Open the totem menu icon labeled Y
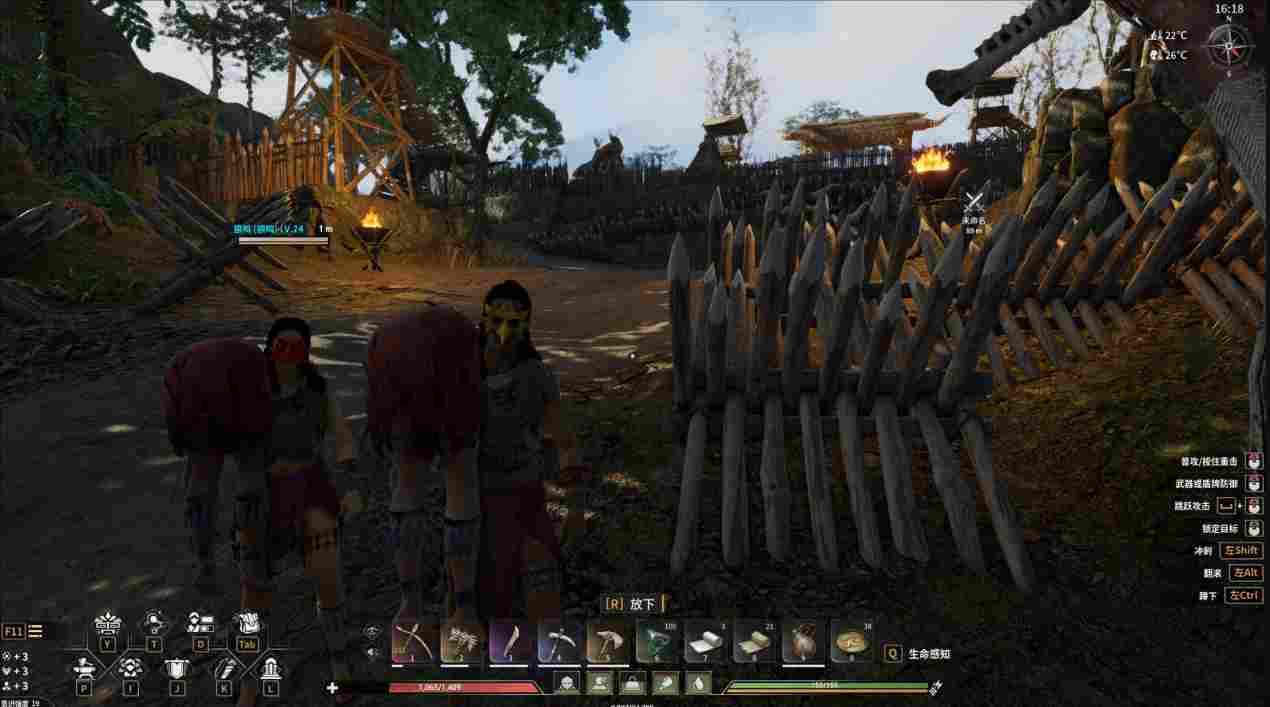 coord(107,626)
